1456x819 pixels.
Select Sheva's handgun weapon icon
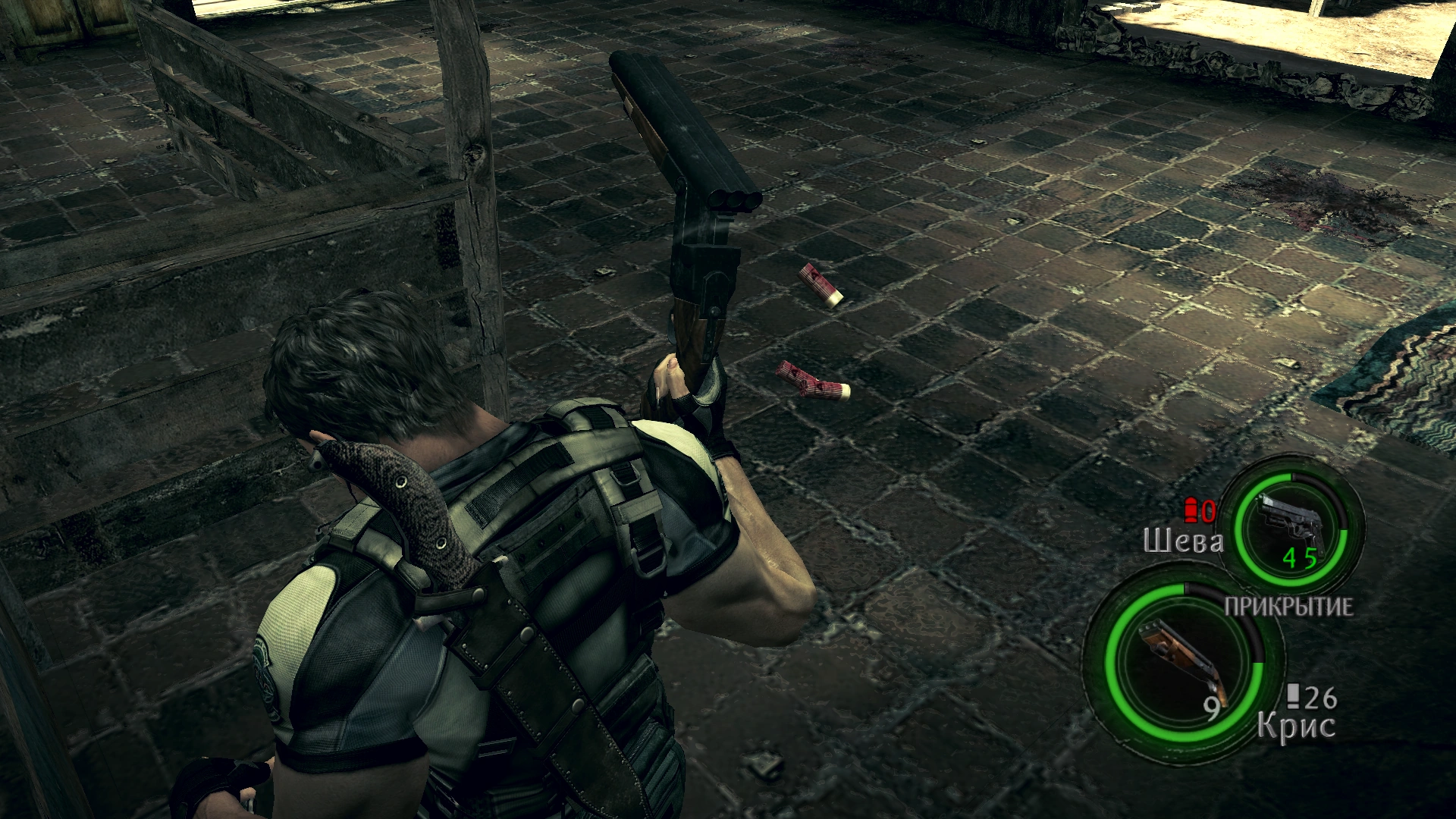1292,521
